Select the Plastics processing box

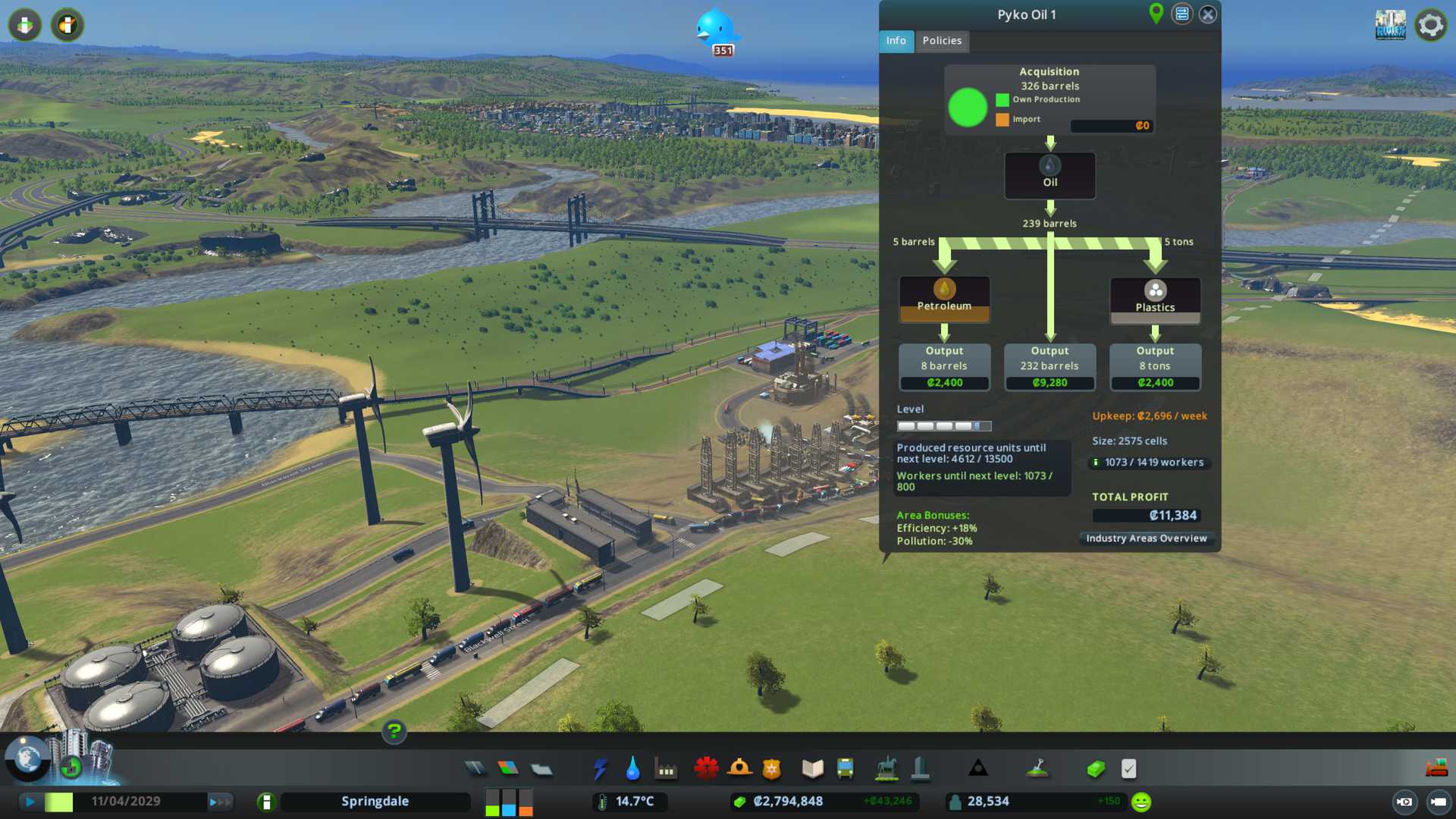point(1155,300)
